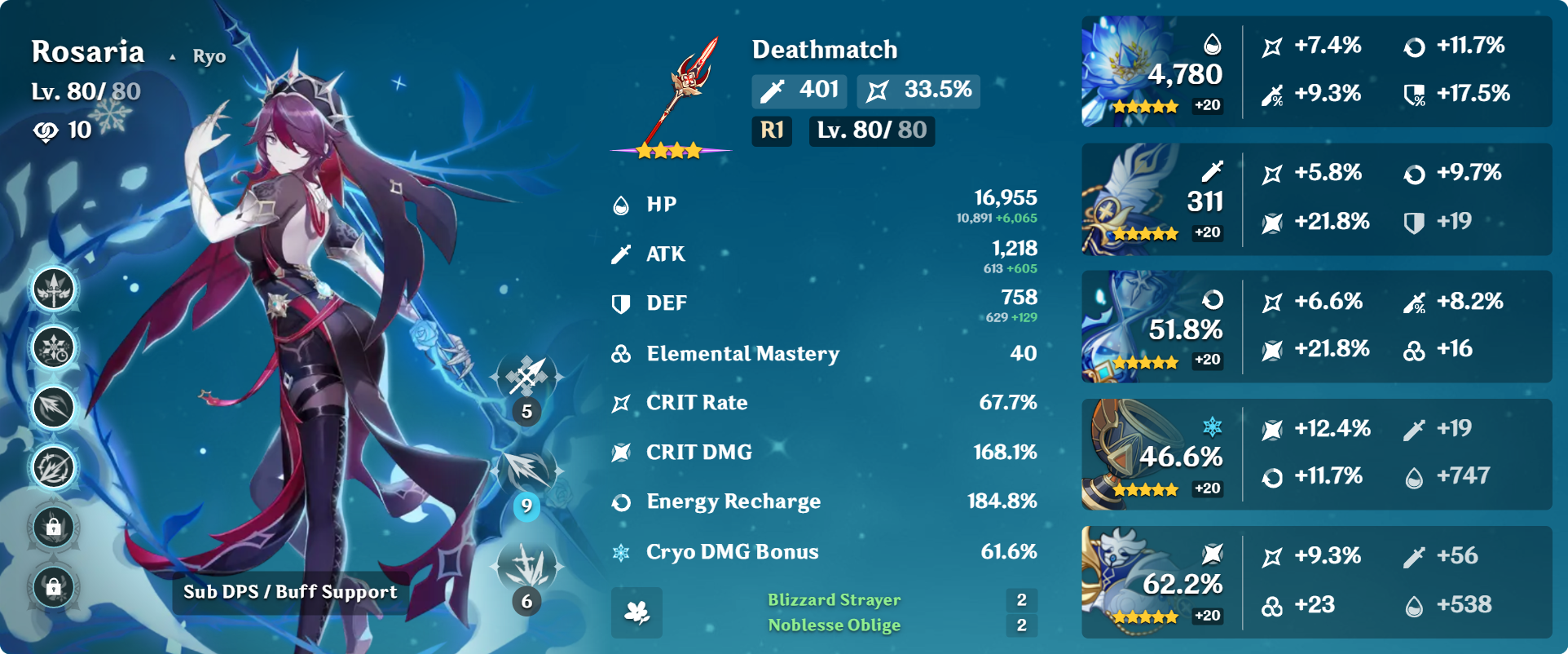Select the Noblesse Oblige set bonus entry
Image resolution: width=1568 pixels, height=654 pixels.
click(834, 625)
